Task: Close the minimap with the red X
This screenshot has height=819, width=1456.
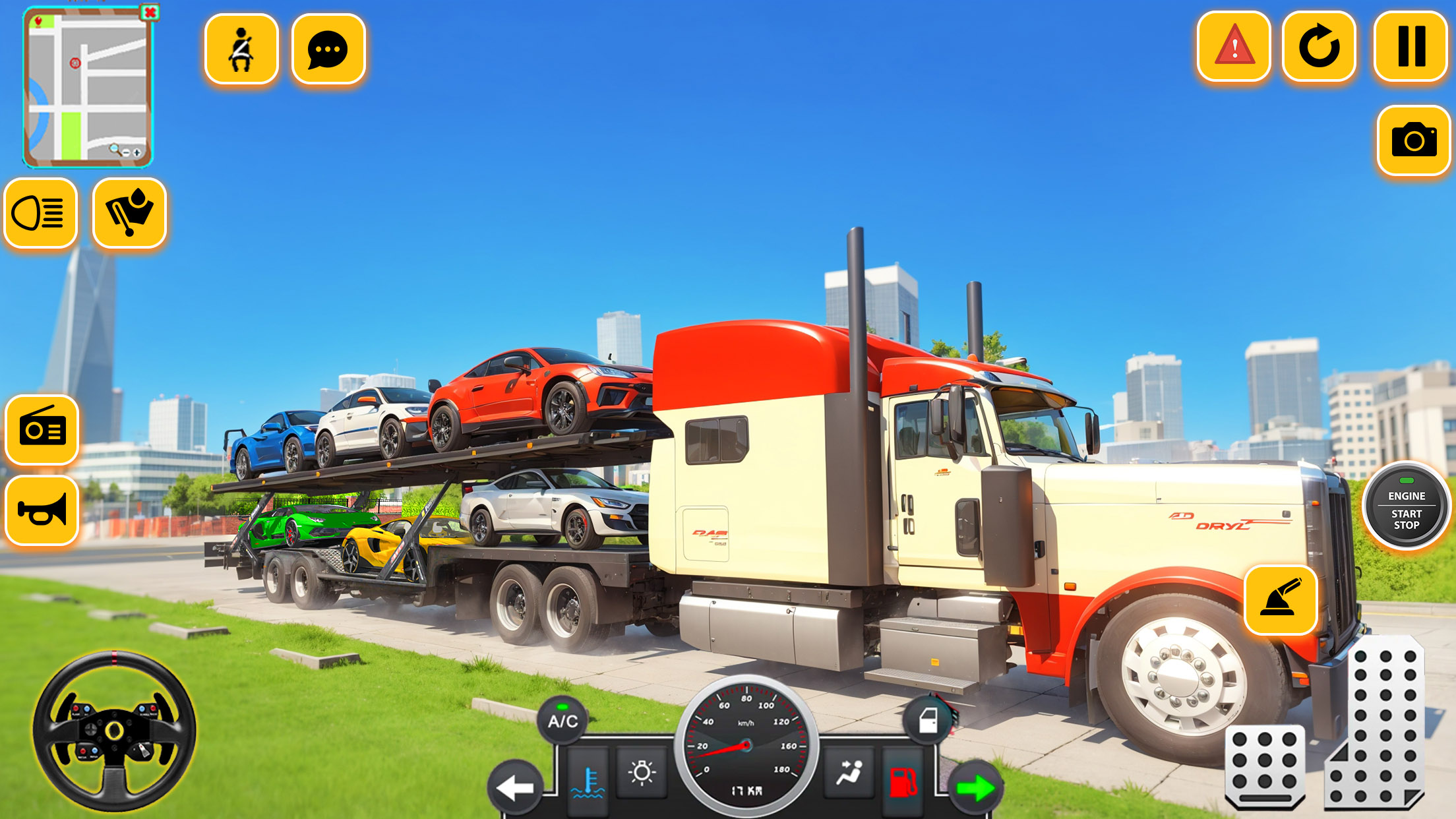Action: tap(150, 13)
